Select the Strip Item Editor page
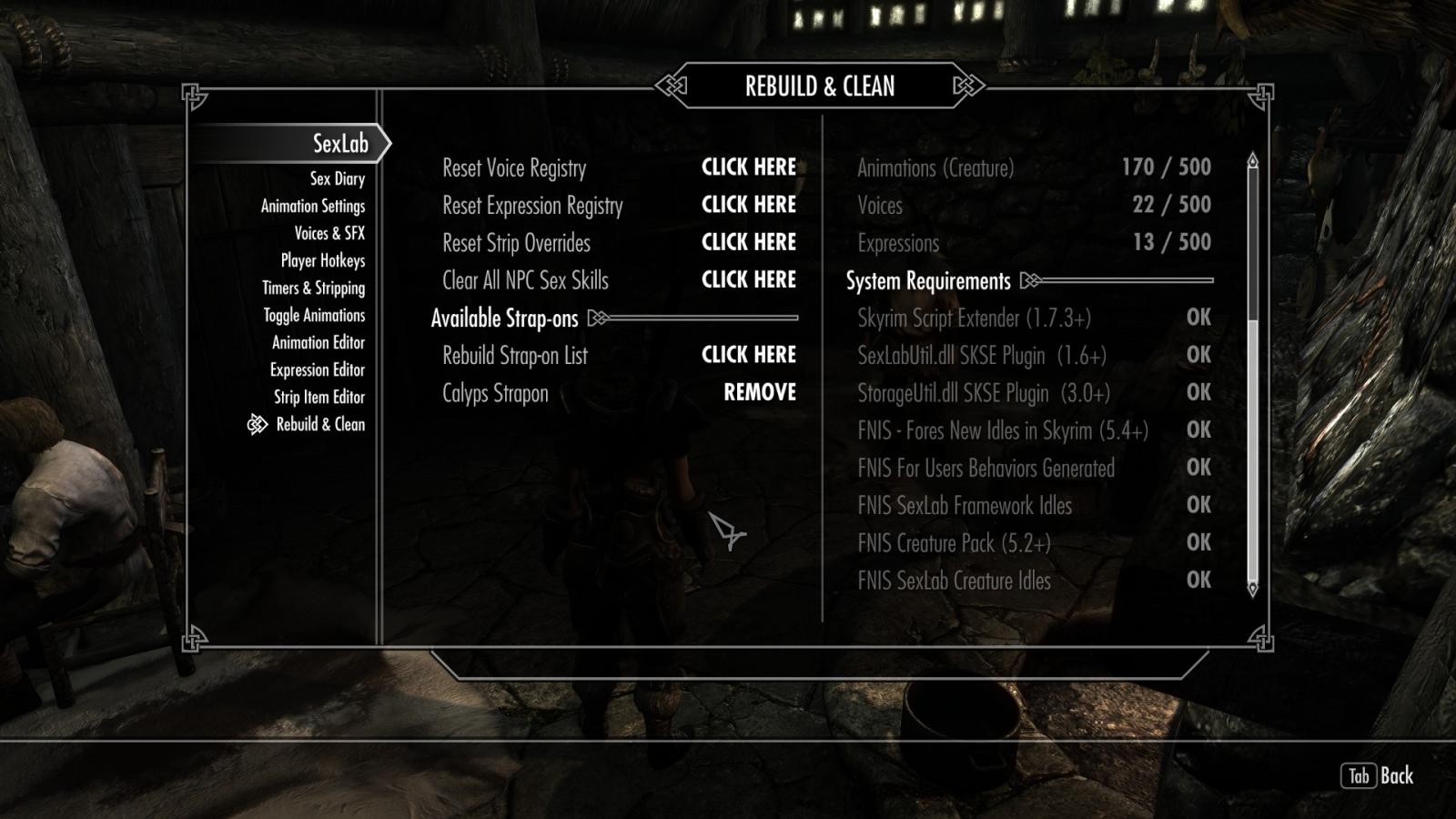This screenshot has width=1456, height=819. (x=318, y=398)
